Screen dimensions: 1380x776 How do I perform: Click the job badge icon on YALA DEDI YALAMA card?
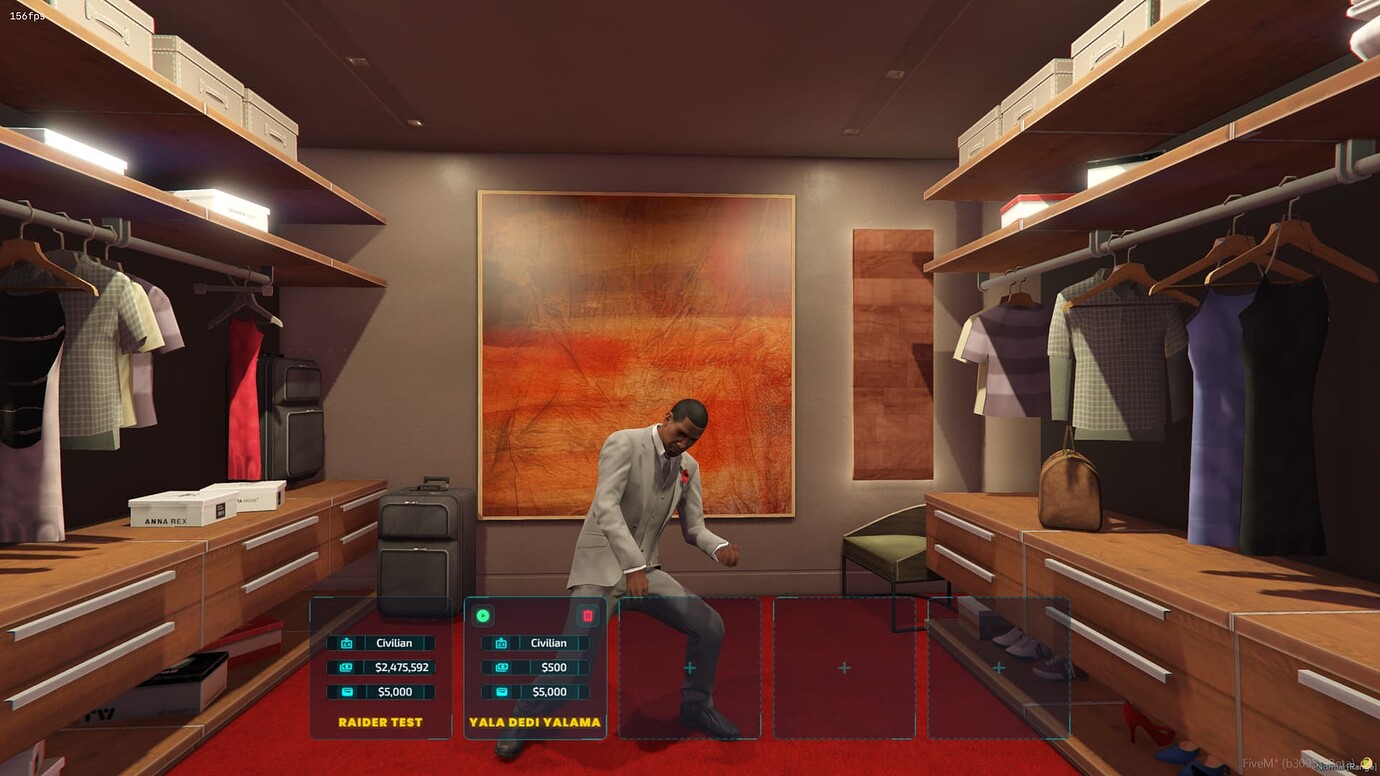[x=501, y=643]
